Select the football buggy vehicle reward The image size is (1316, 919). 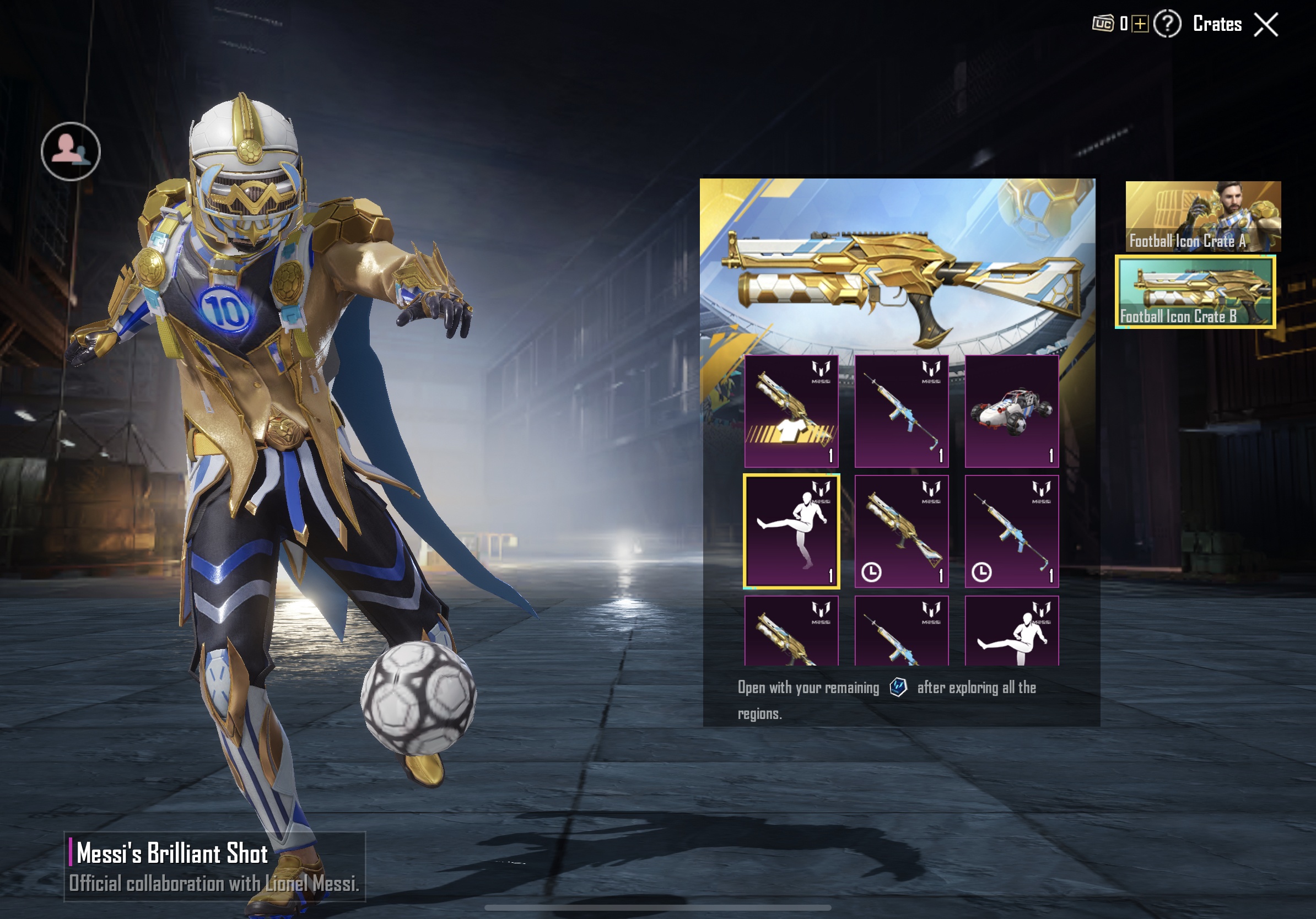coord(1011,411)
